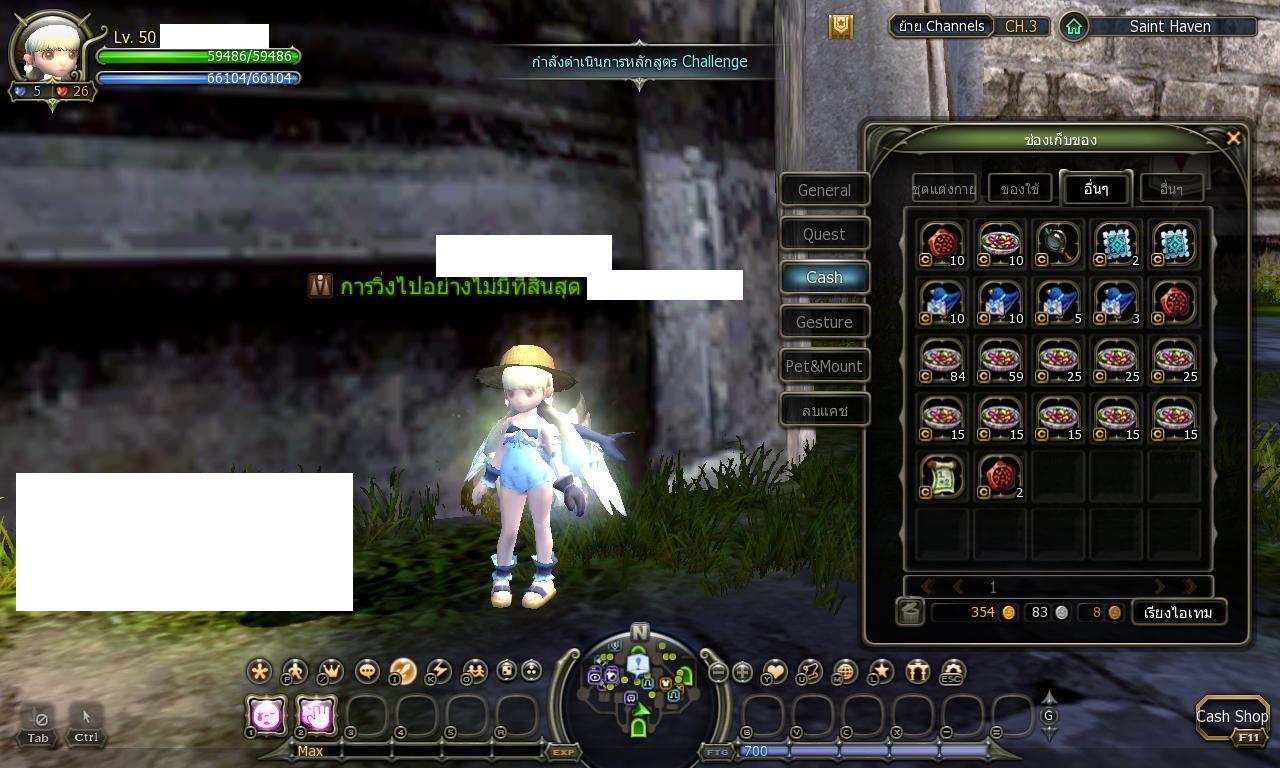The height and width of the screenshot is (768, 1280).
Task: Open the Cash Shop
Action: [x=1232, y=717]
